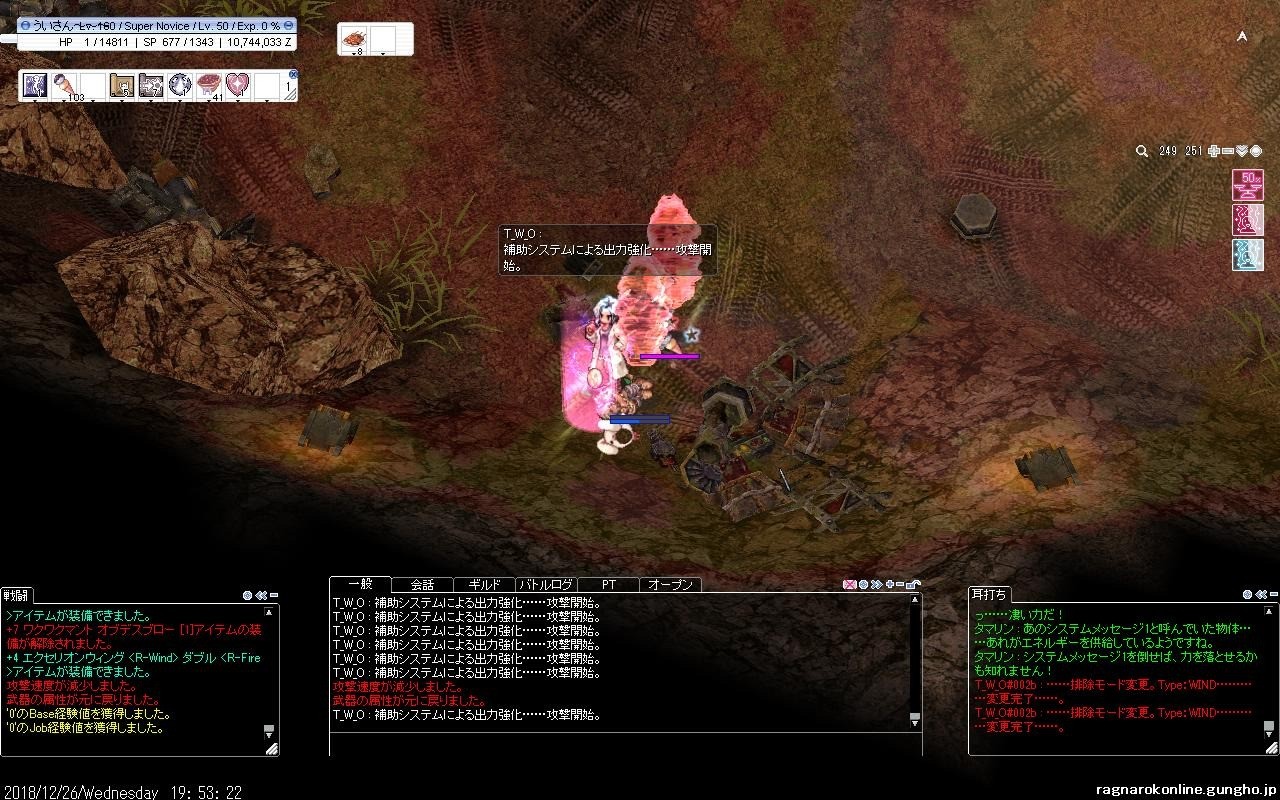Use the scroll item in the hotbar

tap(122, 85)
